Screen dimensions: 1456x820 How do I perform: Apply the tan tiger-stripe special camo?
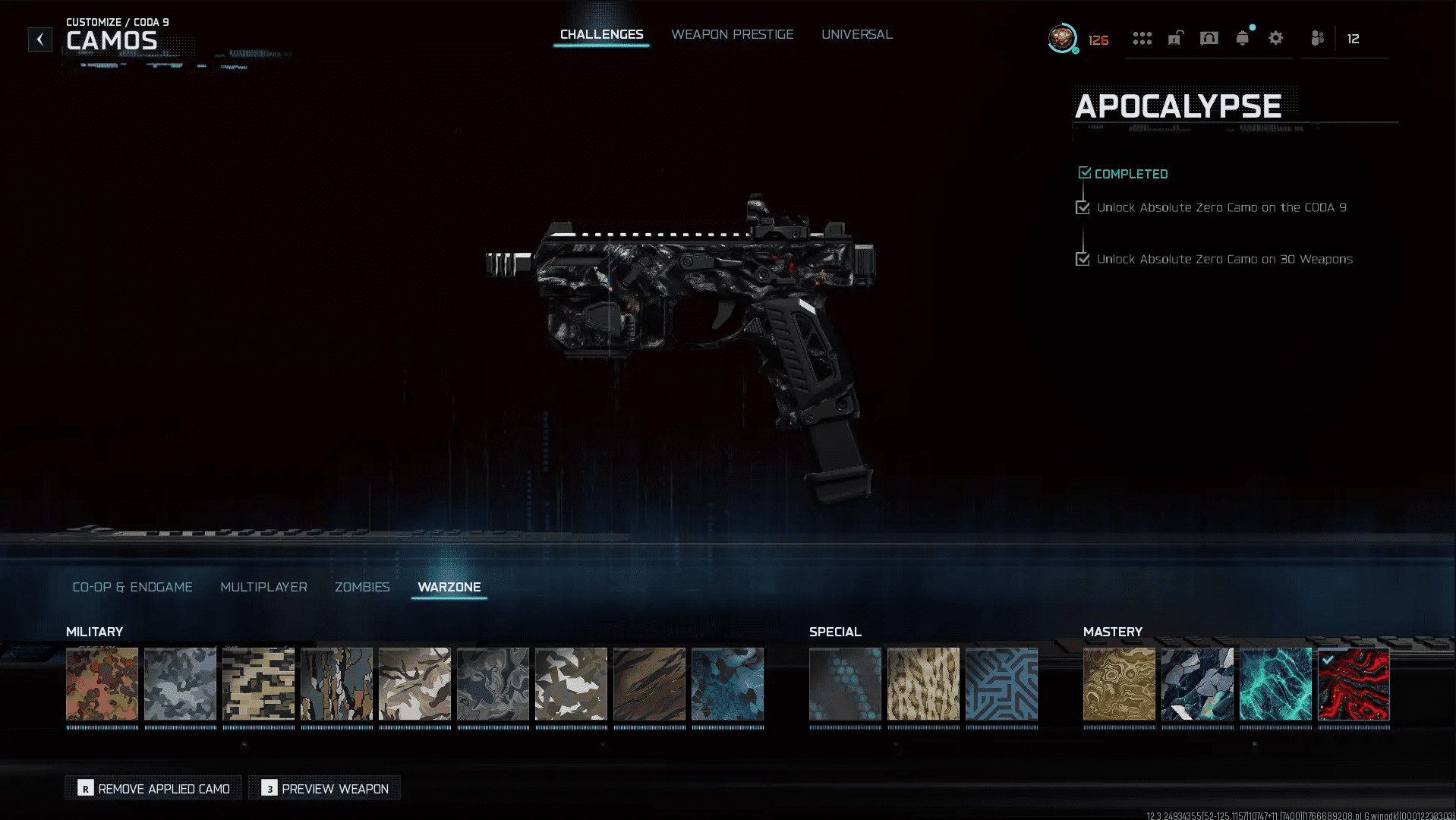click(923, 684)
